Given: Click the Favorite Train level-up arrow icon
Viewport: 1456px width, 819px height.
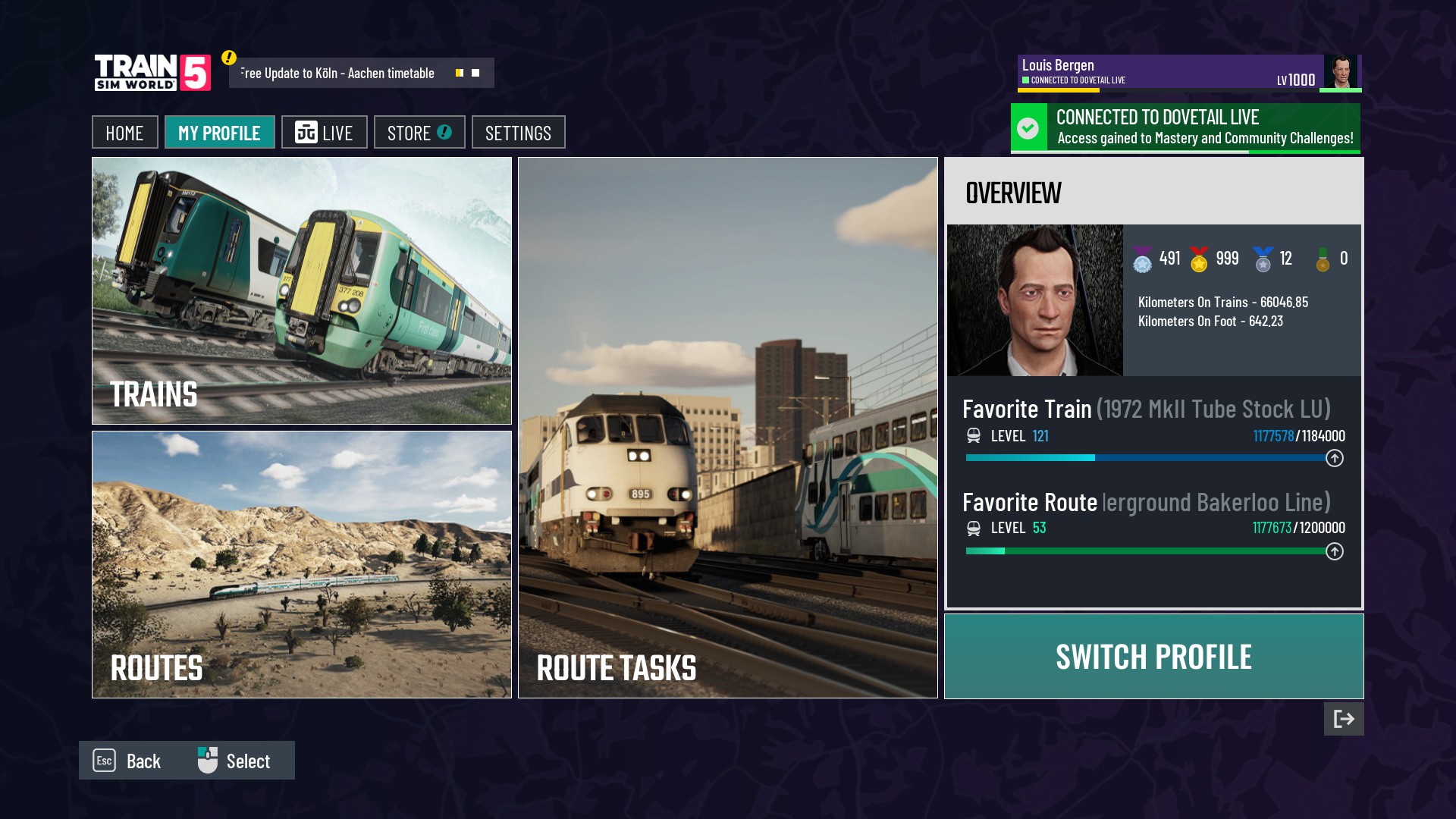Looking at the screenshot, I should point(1334,458).
